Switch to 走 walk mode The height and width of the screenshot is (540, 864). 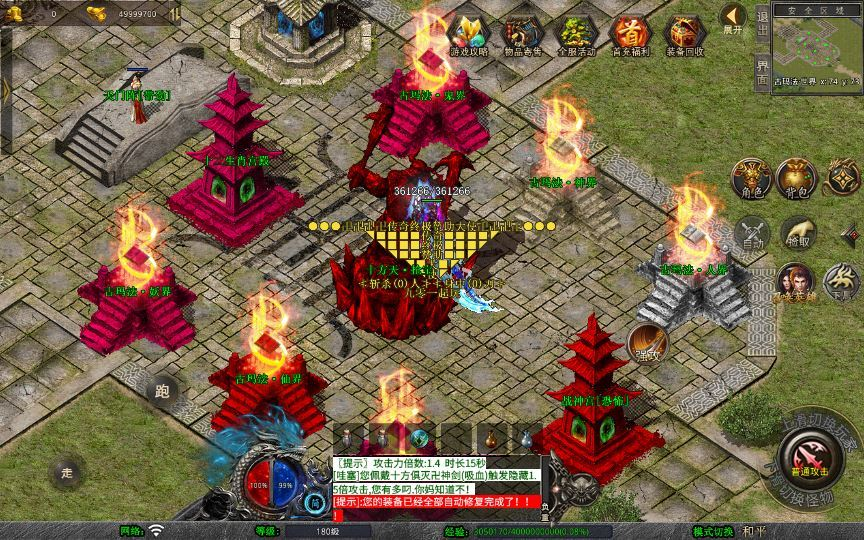pyautogui.click(x=68, y=473)
